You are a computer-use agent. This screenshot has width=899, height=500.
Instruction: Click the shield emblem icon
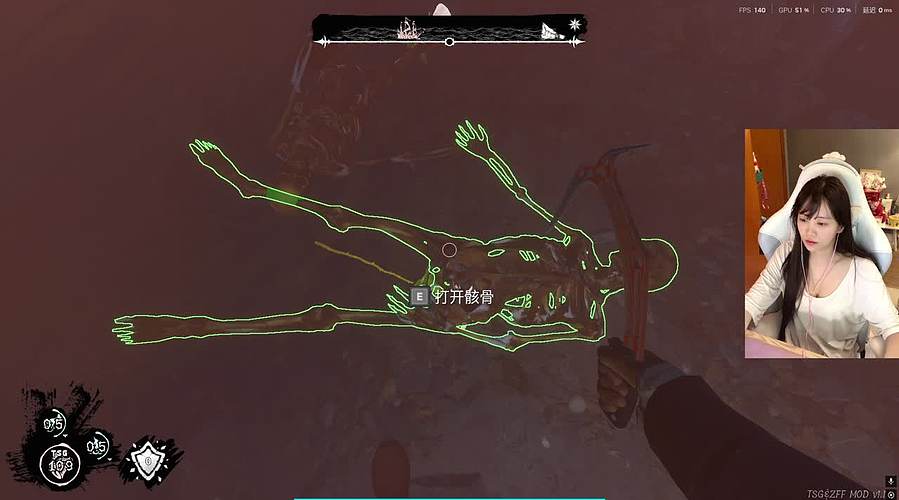pos(149,460)
